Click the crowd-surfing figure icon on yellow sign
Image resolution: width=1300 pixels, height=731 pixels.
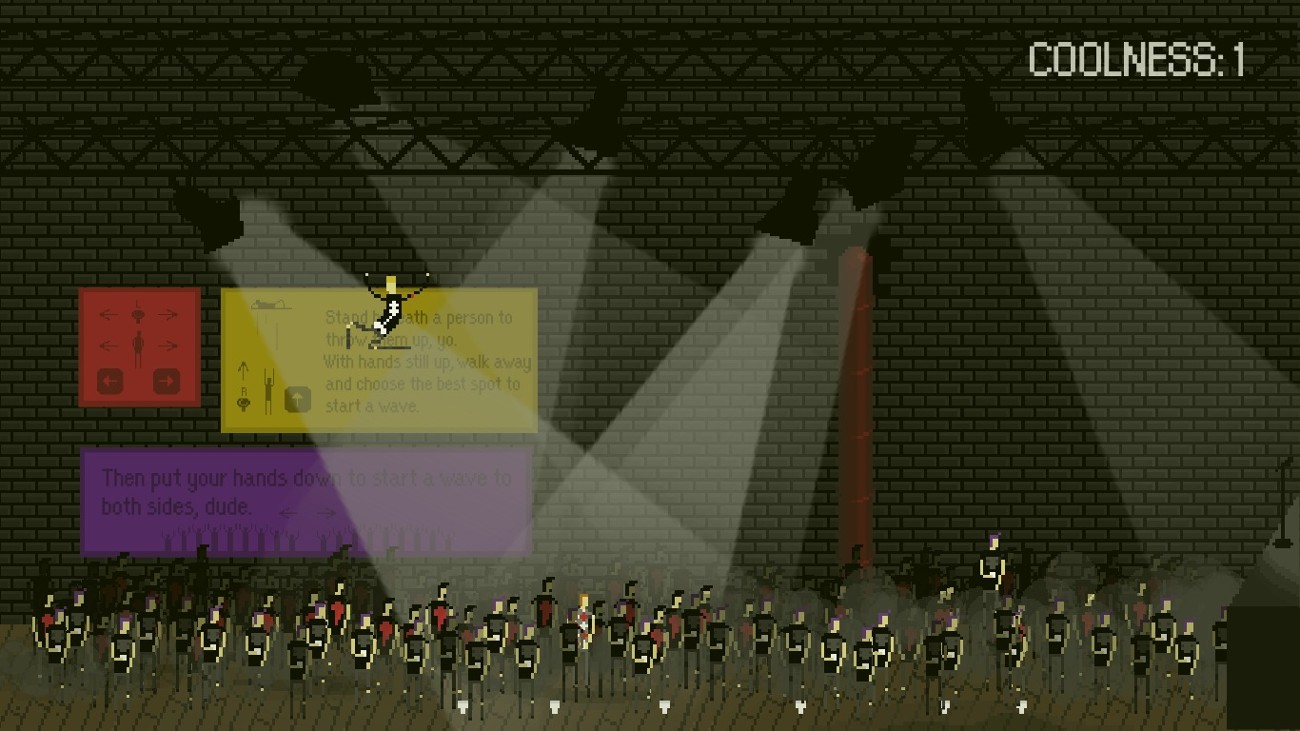270,304
